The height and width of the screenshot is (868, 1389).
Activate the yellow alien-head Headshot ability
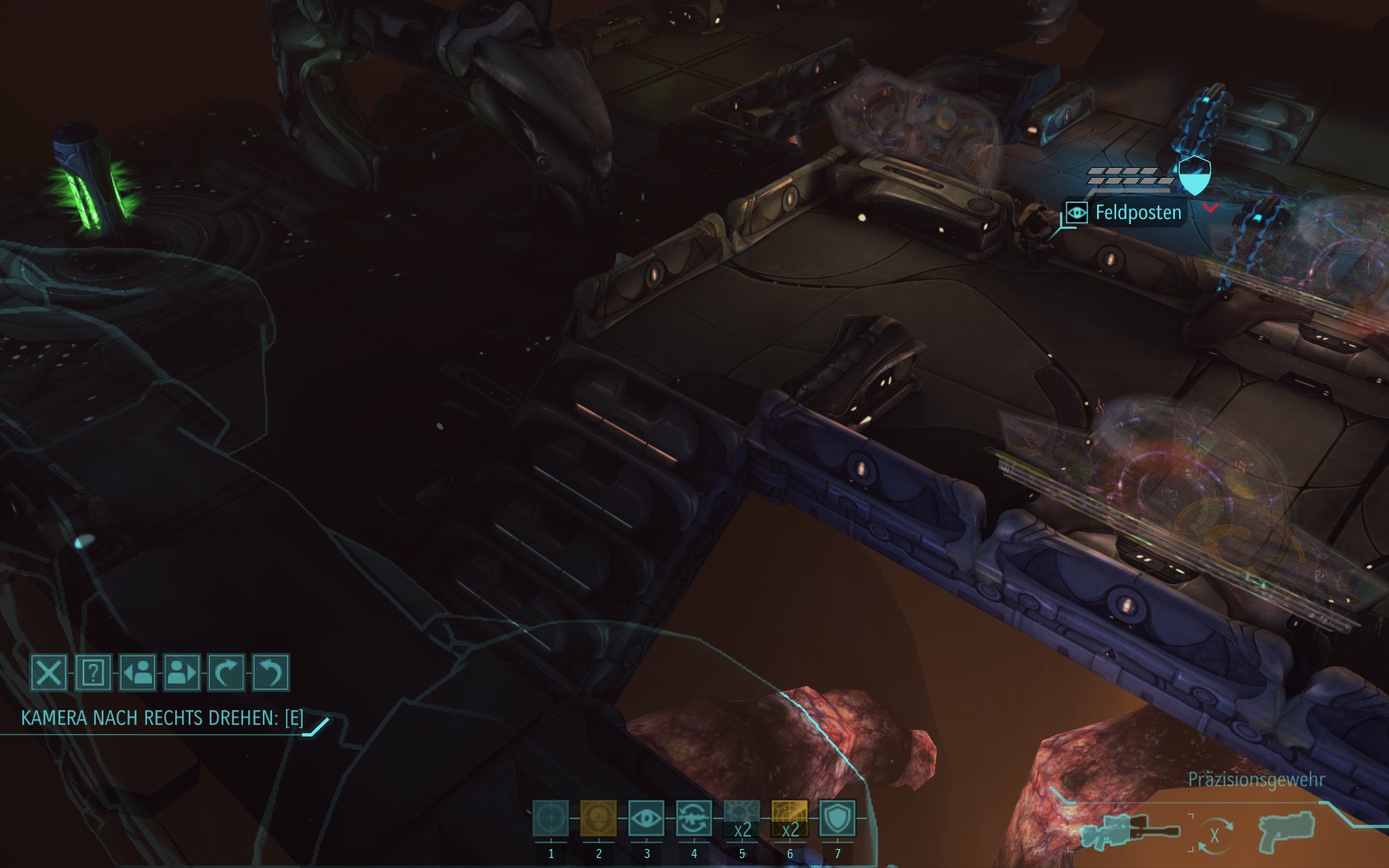[x=599, y=819]
